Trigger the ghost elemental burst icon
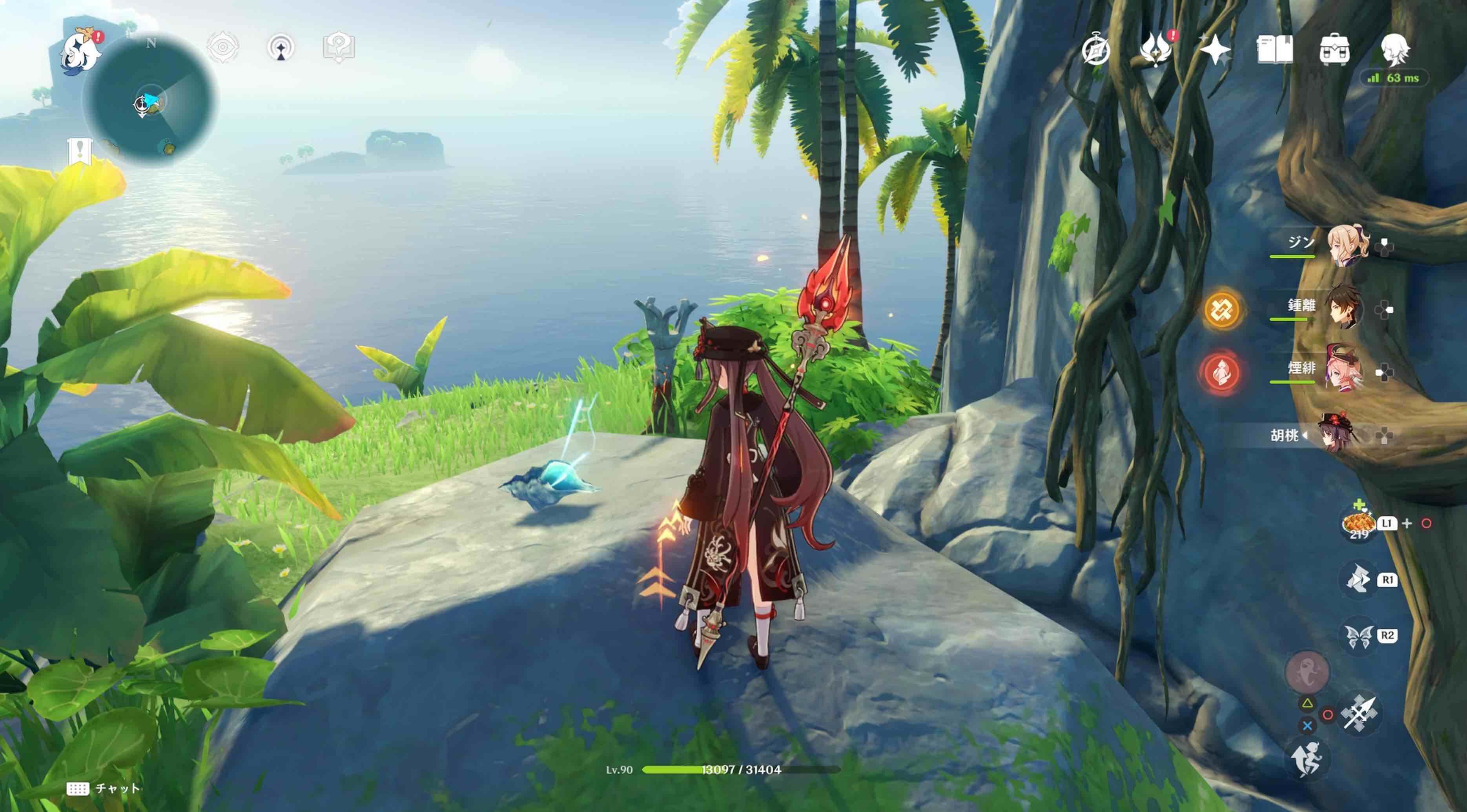This screenshot has width=1467, height=812. coord(1307,672)
